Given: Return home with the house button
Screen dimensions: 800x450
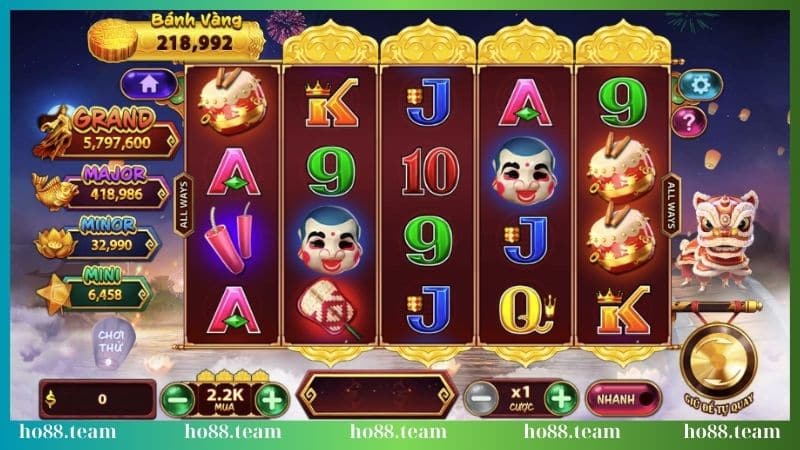Looking at the screenshot, I should click(x=148, y=85).
